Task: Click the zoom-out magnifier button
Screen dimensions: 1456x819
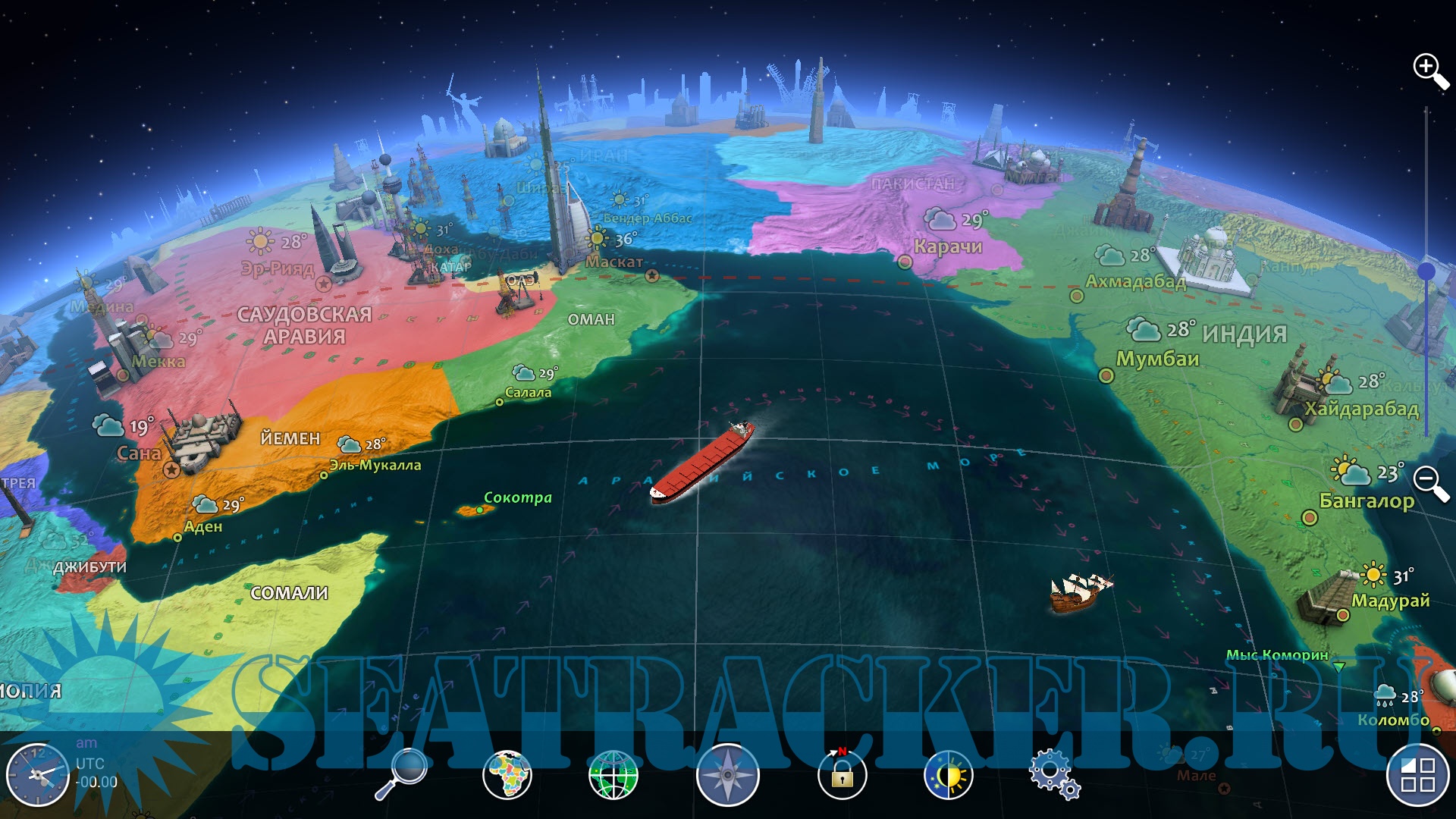Action: coord(1430,483)
